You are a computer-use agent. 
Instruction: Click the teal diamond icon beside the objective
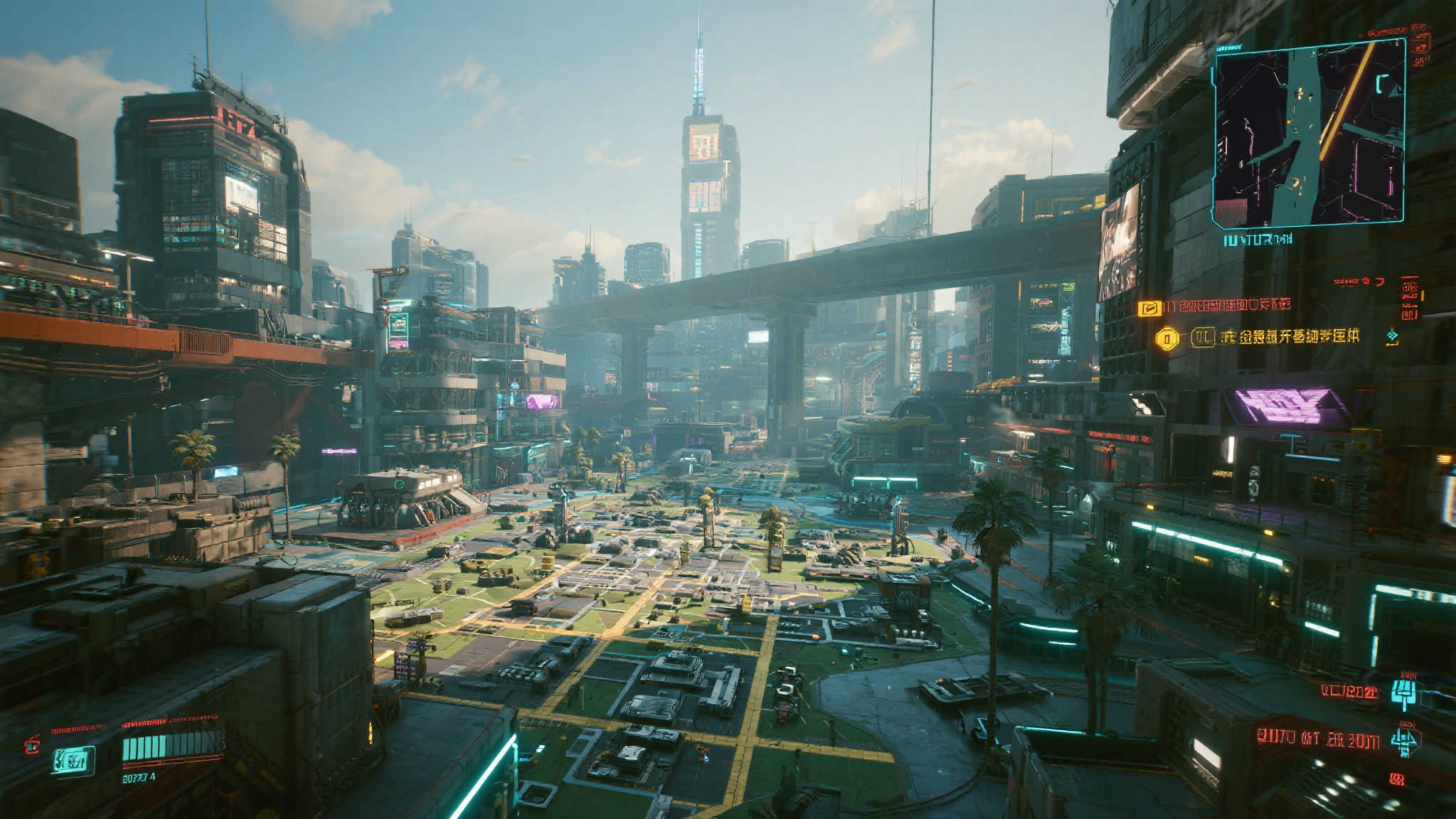click(1392, 337)
